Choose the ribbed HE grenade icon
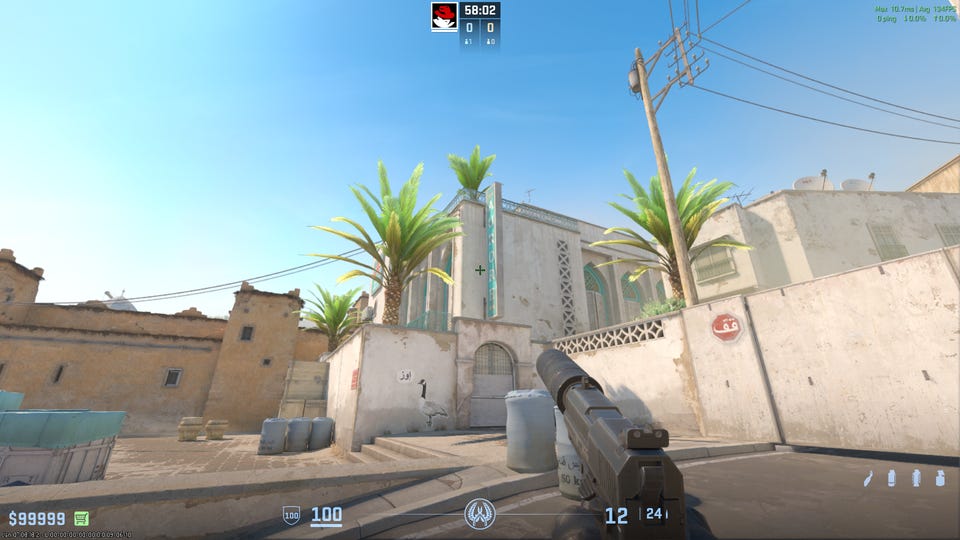Viewport: 960px width, 540px height. coord(916,478)
